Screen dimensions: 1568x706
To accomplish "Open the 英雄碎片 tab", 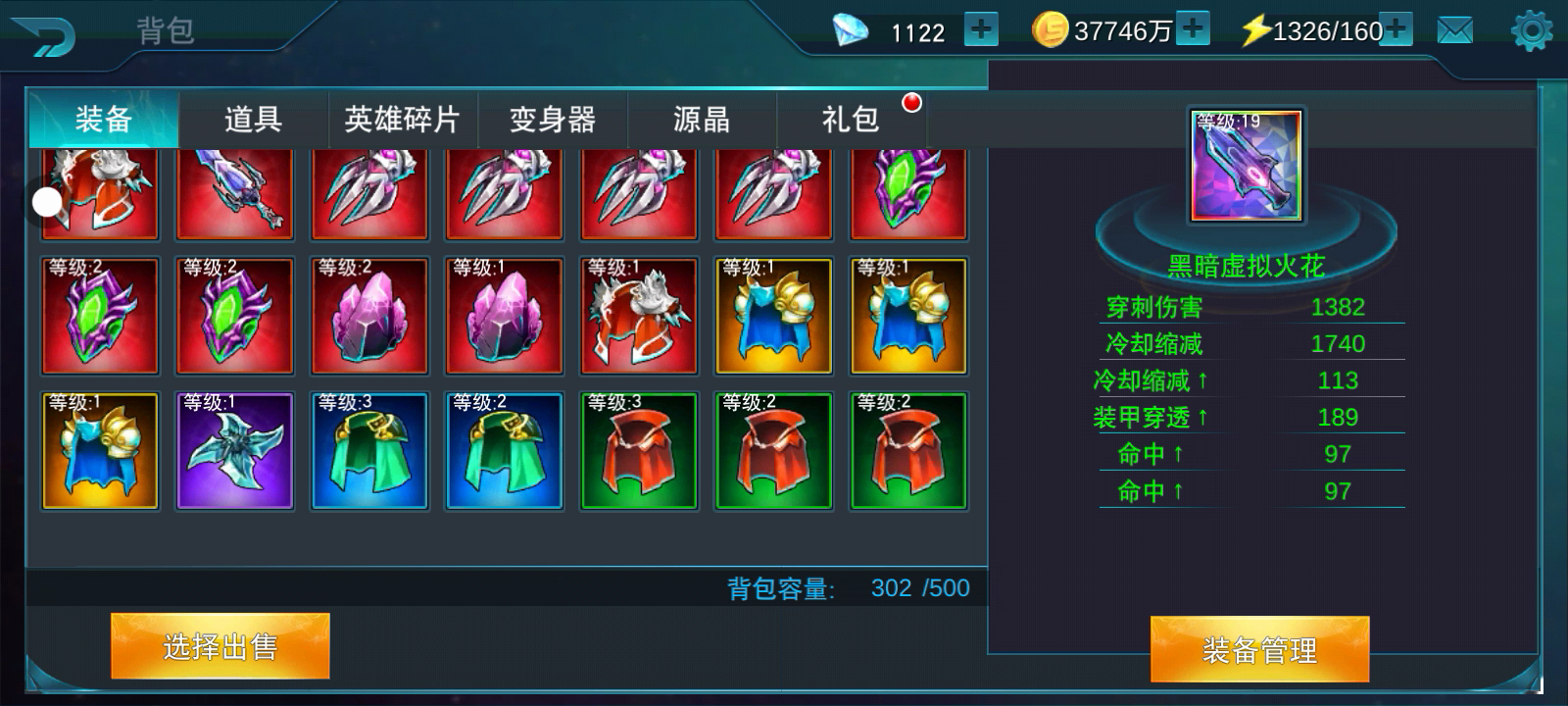I will coord(402,120).
